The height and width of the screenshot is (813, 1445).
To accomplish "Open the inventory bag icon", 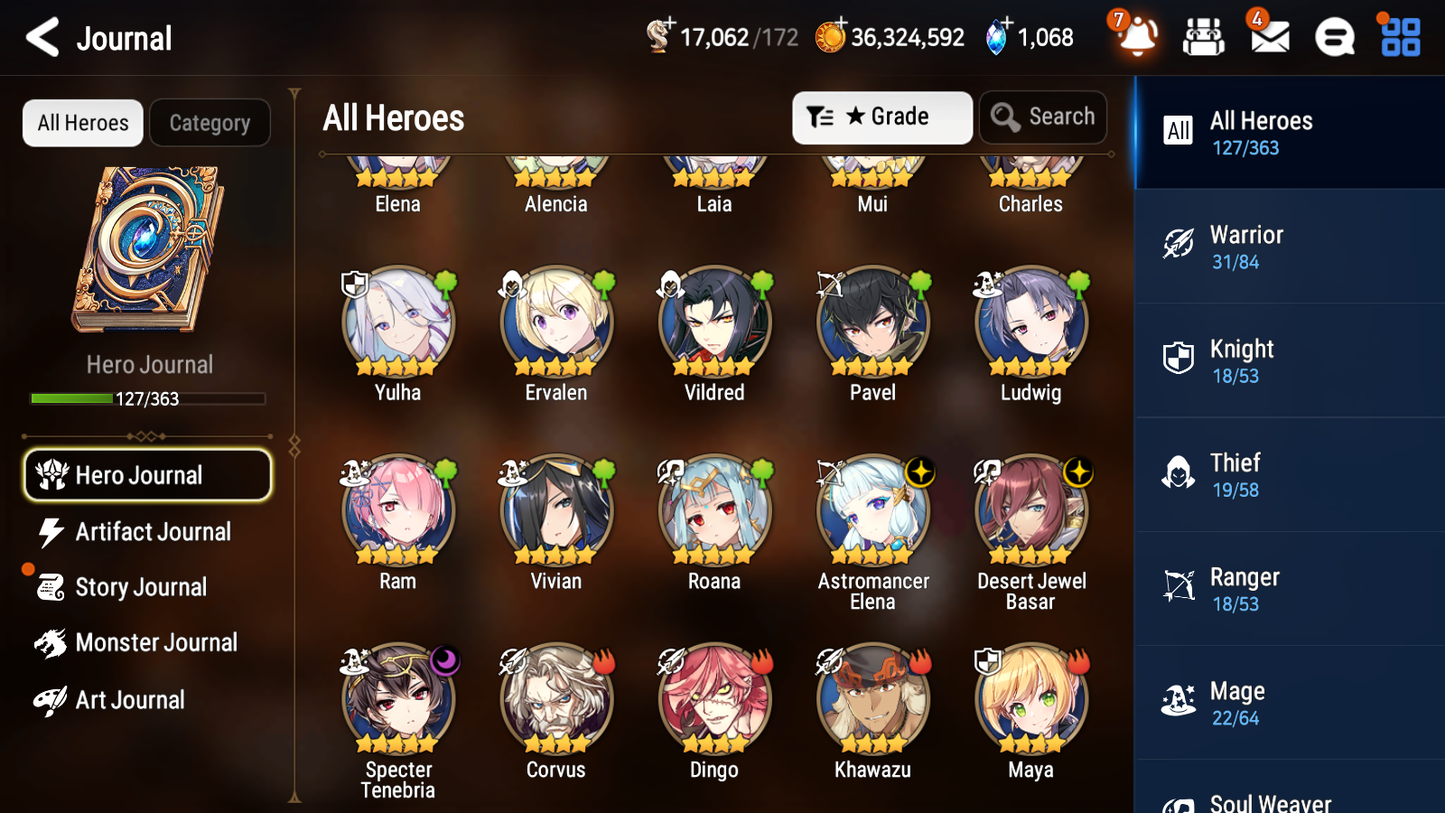I will 1203,36.
